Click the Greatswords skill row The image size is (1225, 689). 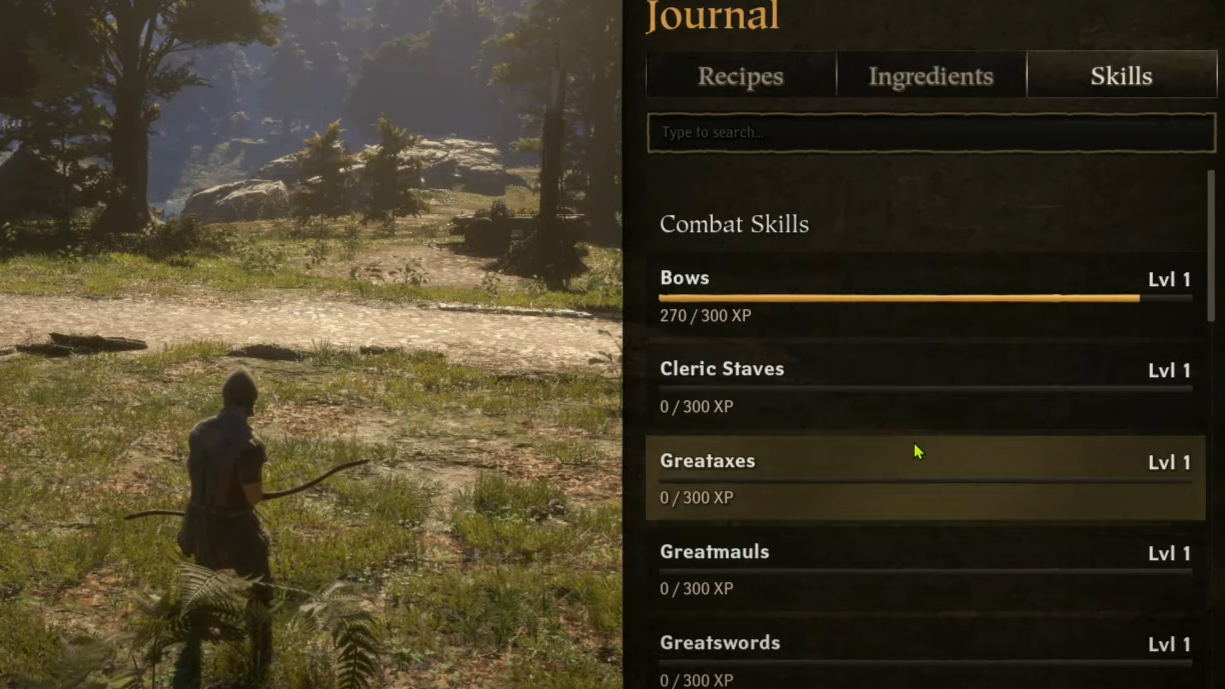(x=925, y=658)
